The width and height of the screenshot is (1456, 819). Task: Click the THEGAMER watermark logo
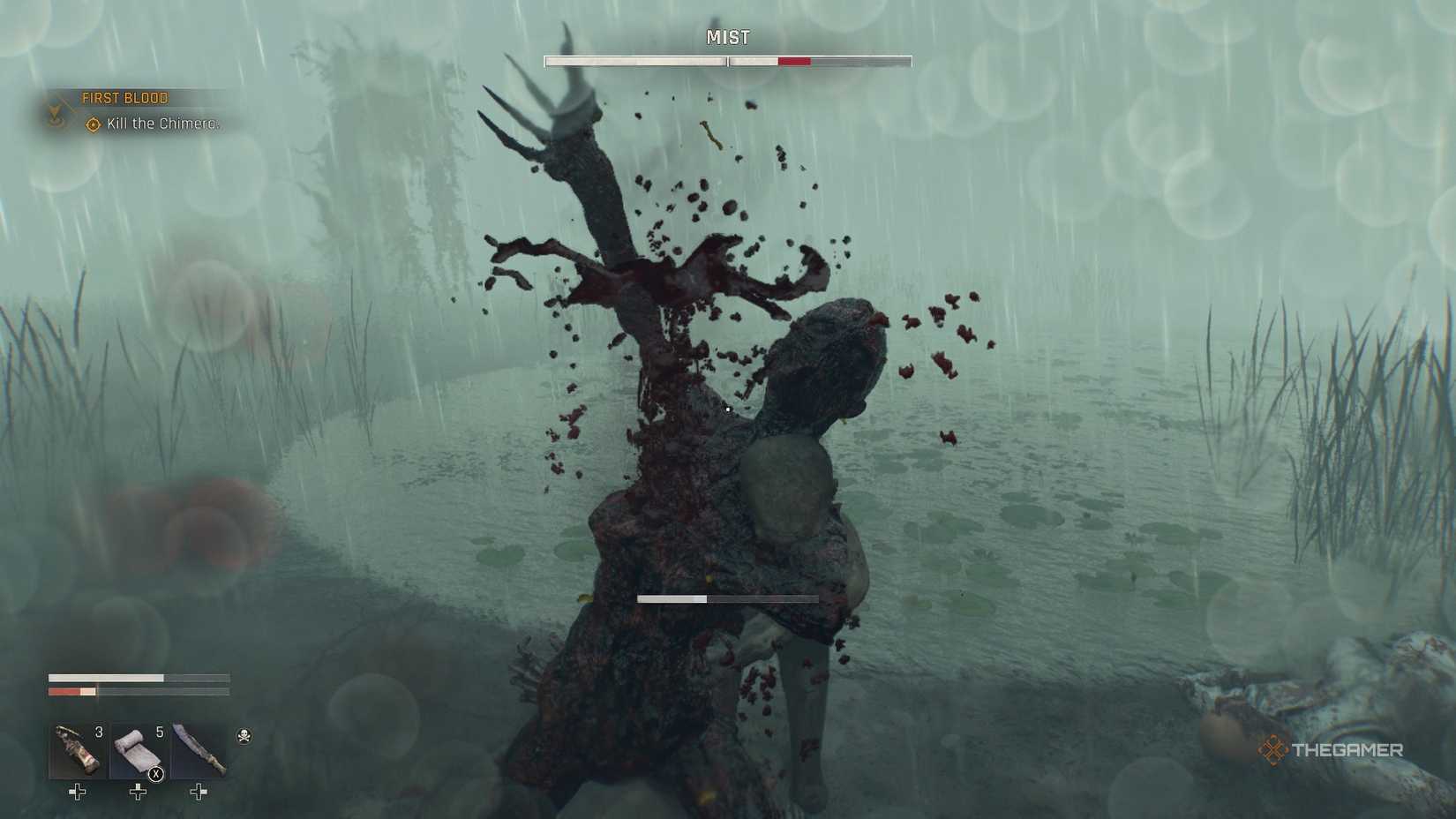[x=1332, y=752]
